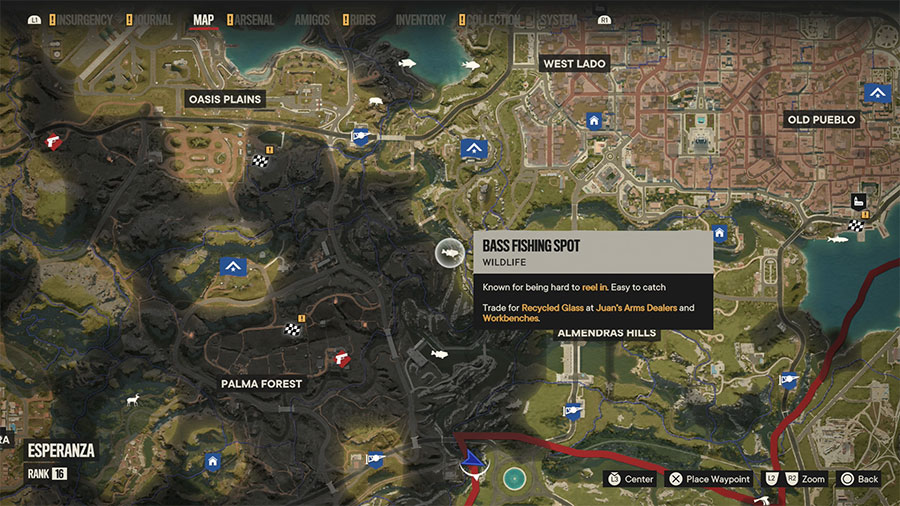Open the Inventory tab
Viewport: 900px width, 506px height.
tap(420, 19)
